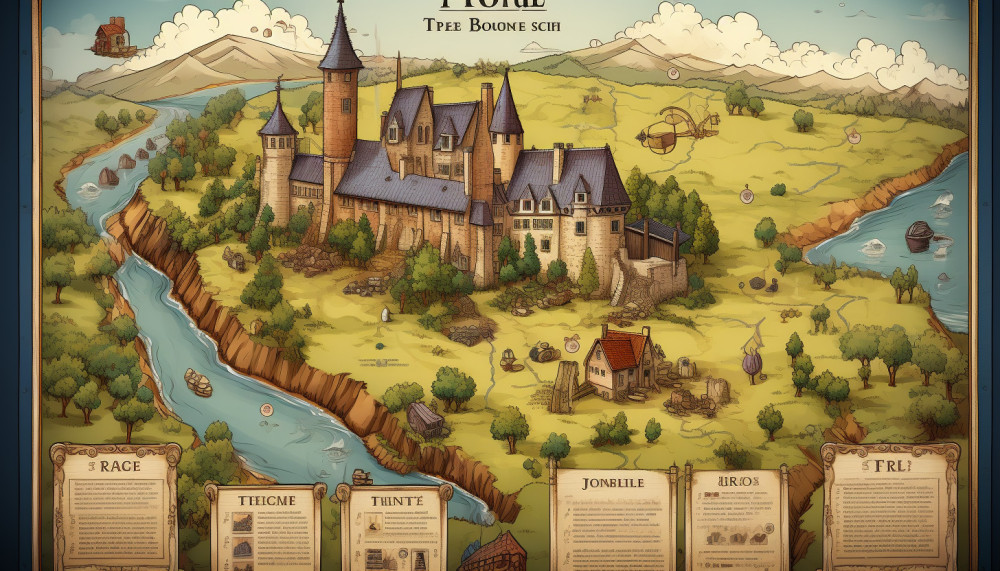Select the THCME scroll panel
1000x571 pixels.
(264, 527)
